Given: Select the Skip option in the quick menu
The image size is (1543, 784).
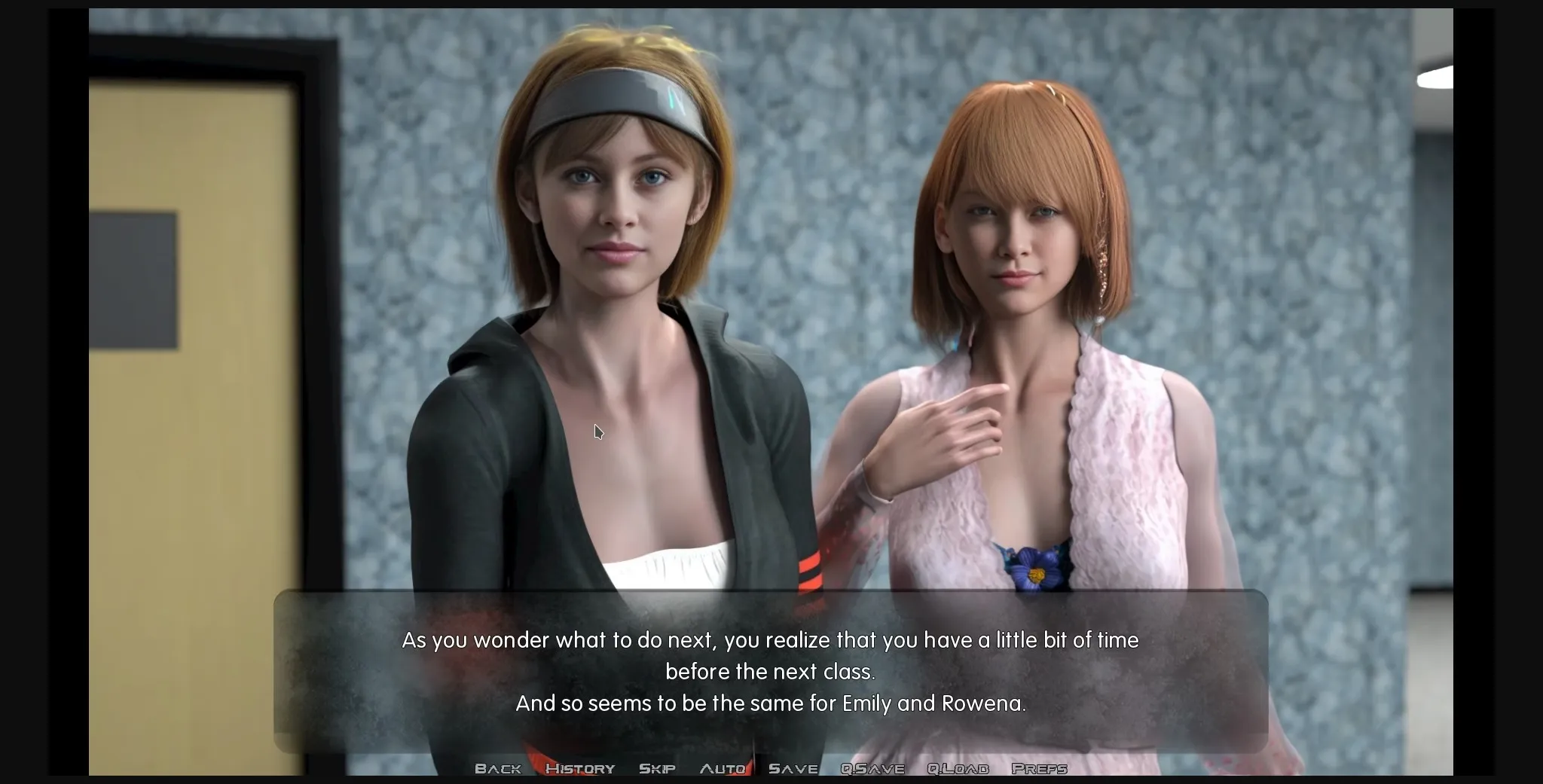Looking at the screenshot, I should click(658, 768).
